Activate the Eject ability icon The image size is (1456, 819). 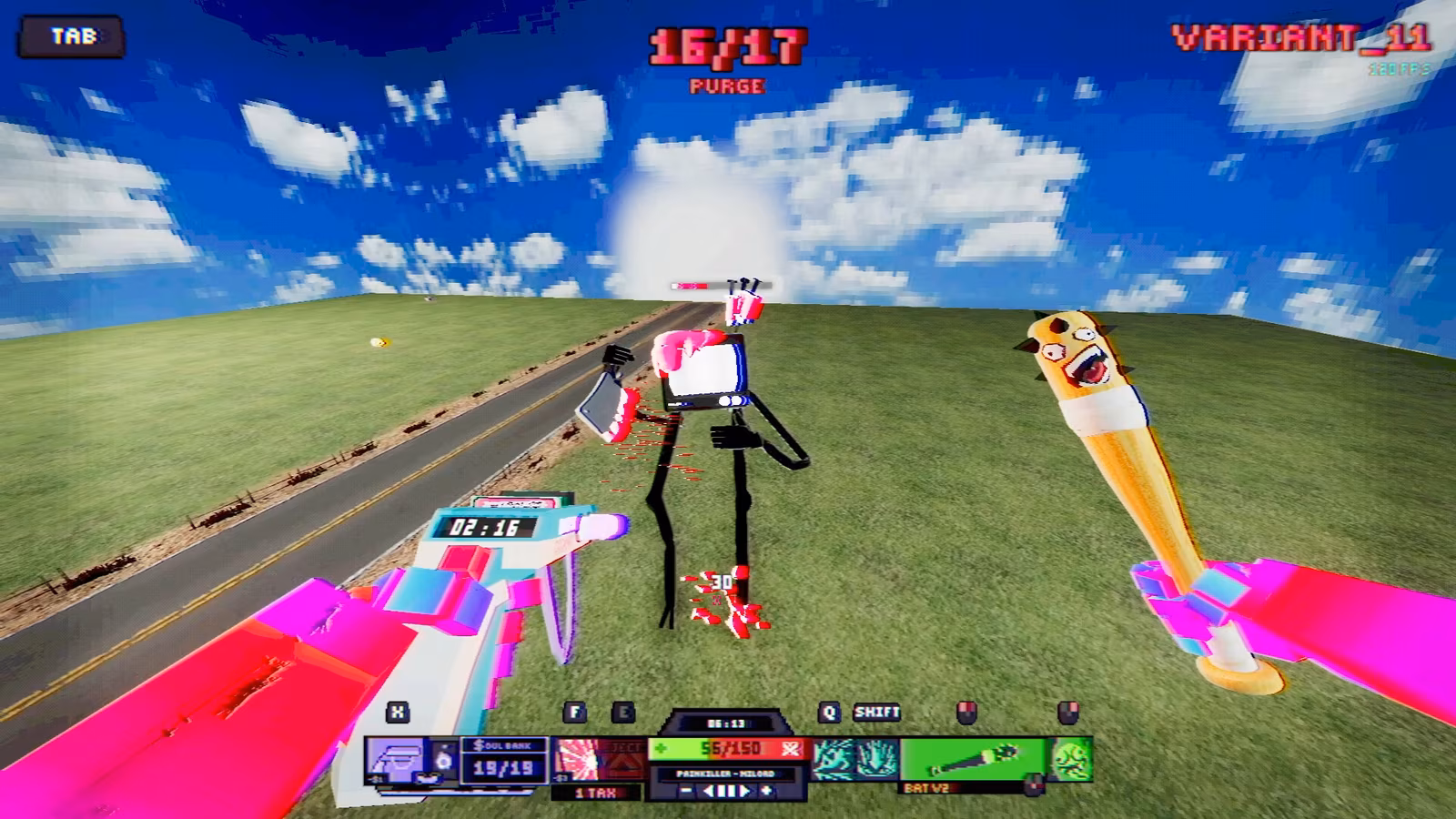[x=624, y=759]
